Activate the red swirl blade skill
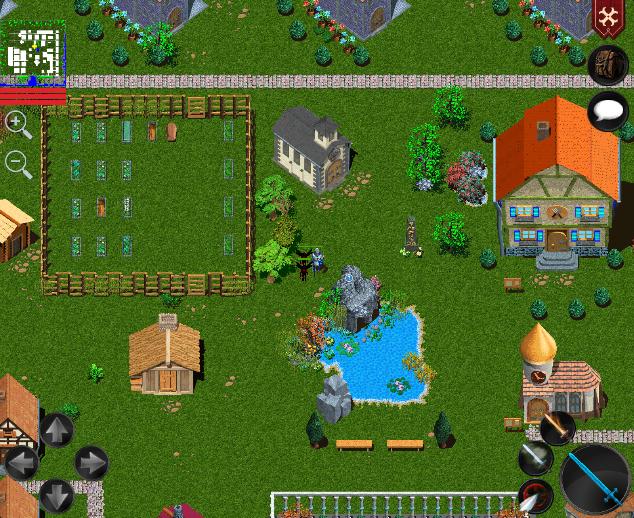634x518 pixels. pos(536,496)
